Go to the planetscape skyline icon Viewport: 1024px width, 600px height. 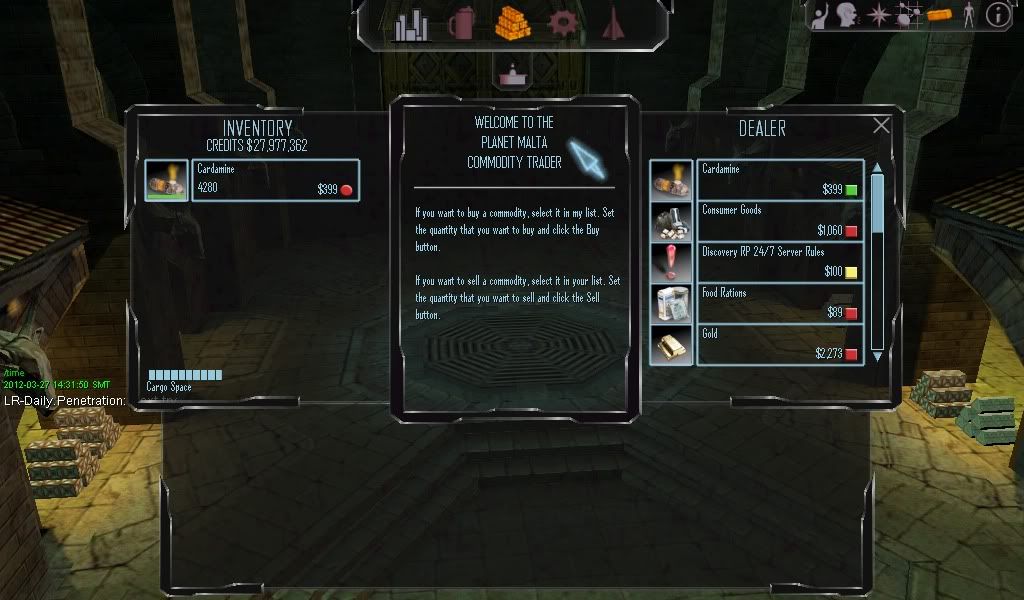(411, 25)
